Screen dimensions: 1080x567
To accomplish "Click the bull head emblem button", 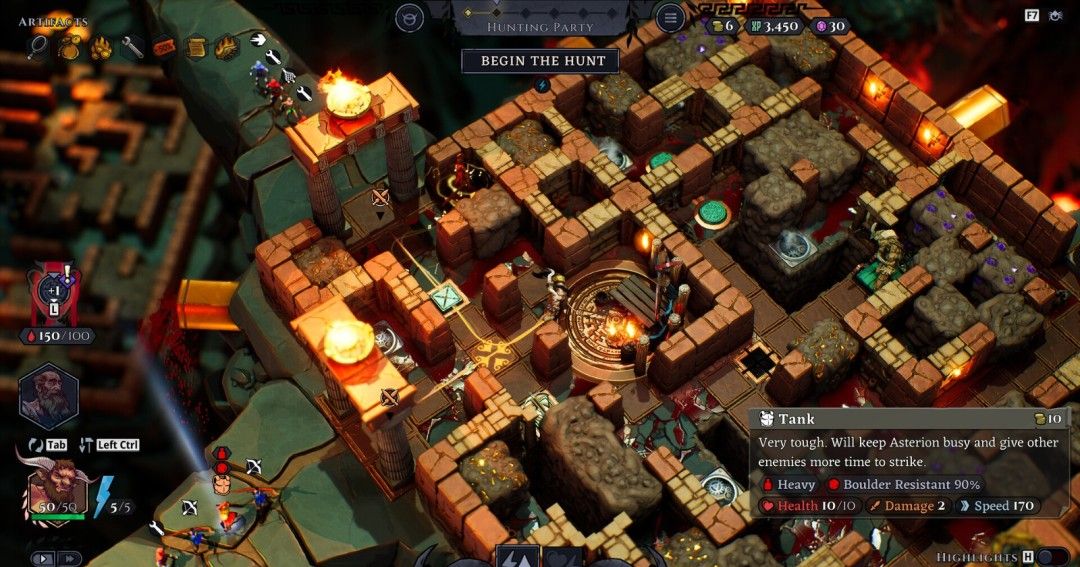I will point(409,17).
